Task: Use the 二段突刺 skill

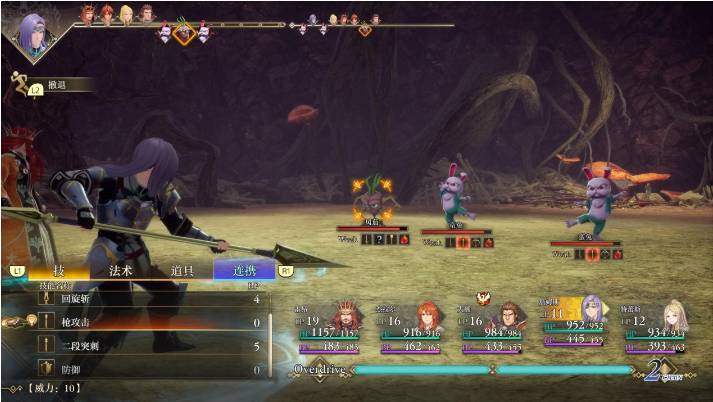Action: [x=140, y=347]
